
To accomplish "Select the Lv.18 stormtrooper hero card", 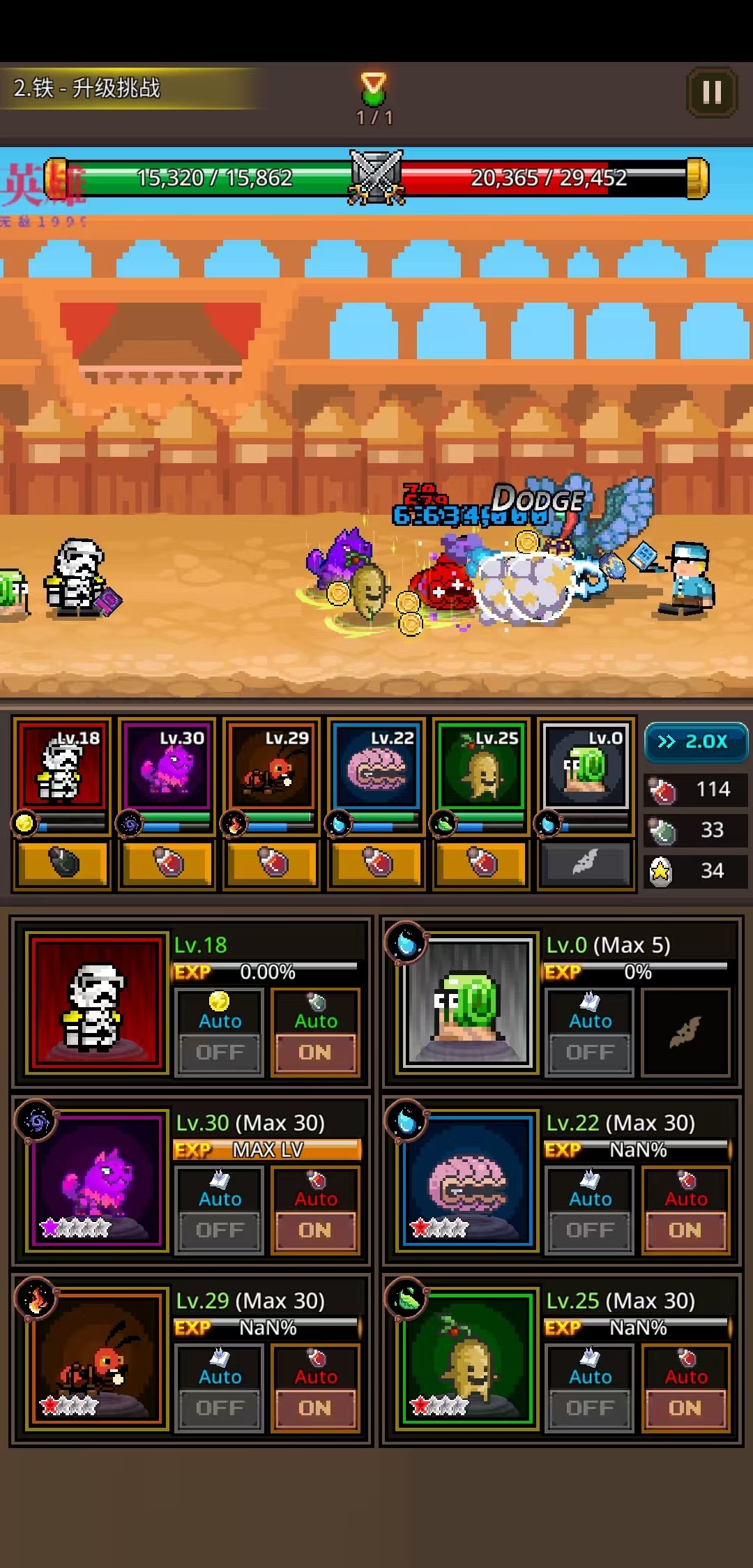I will pyautogui.click(x=63, y=766).
